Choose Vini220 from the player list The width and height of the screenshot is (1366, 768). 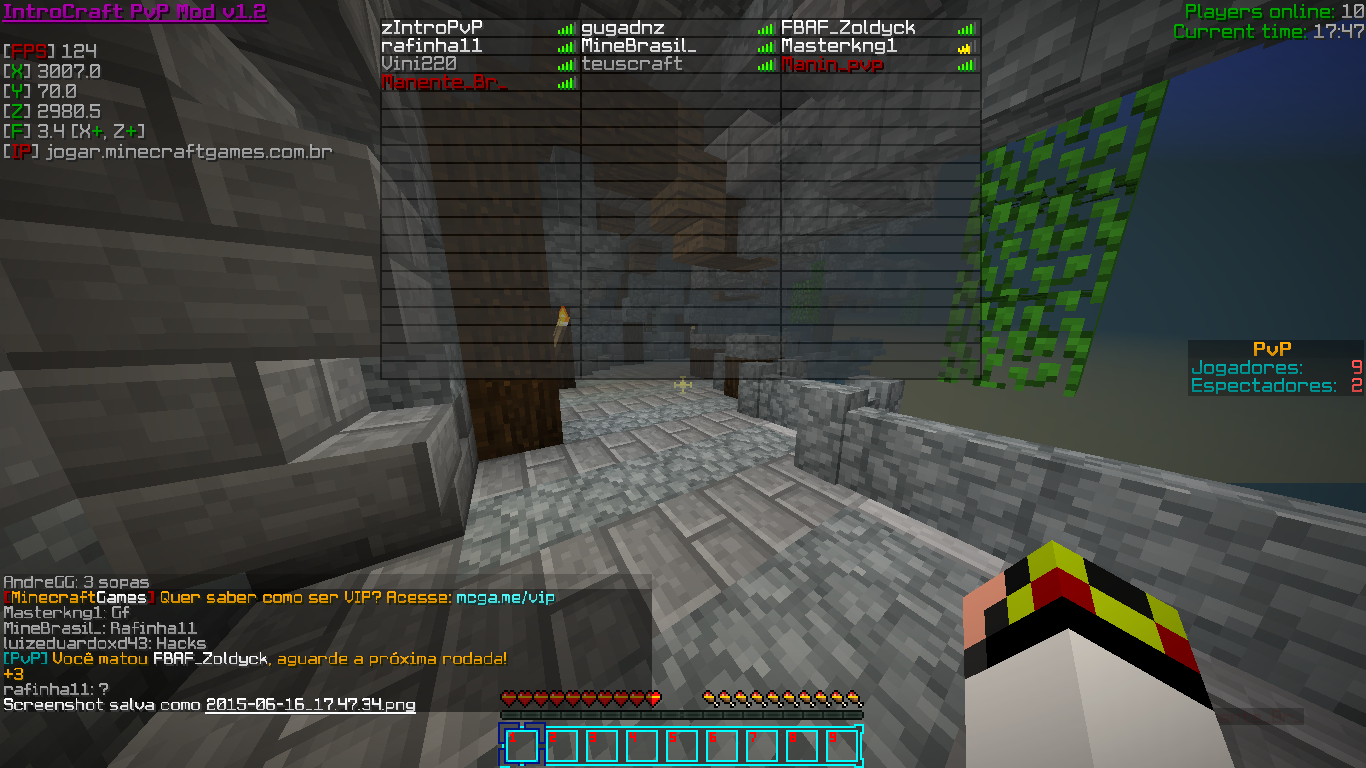(x=420, y=64)
